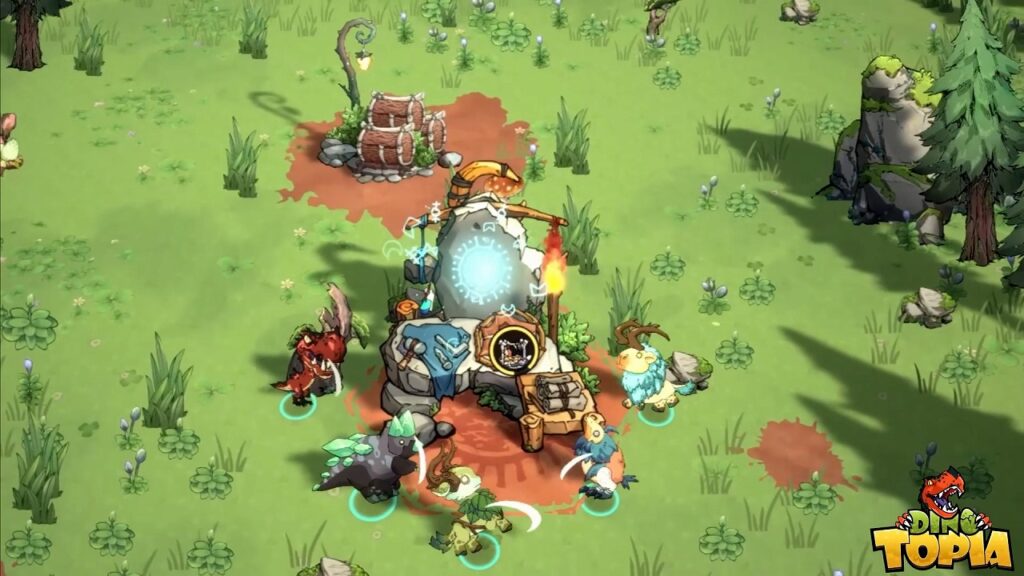Select the blue feathered bird dinosaur unit
The height and width of the screenshot is (576, 1024).
coord(602,462)
